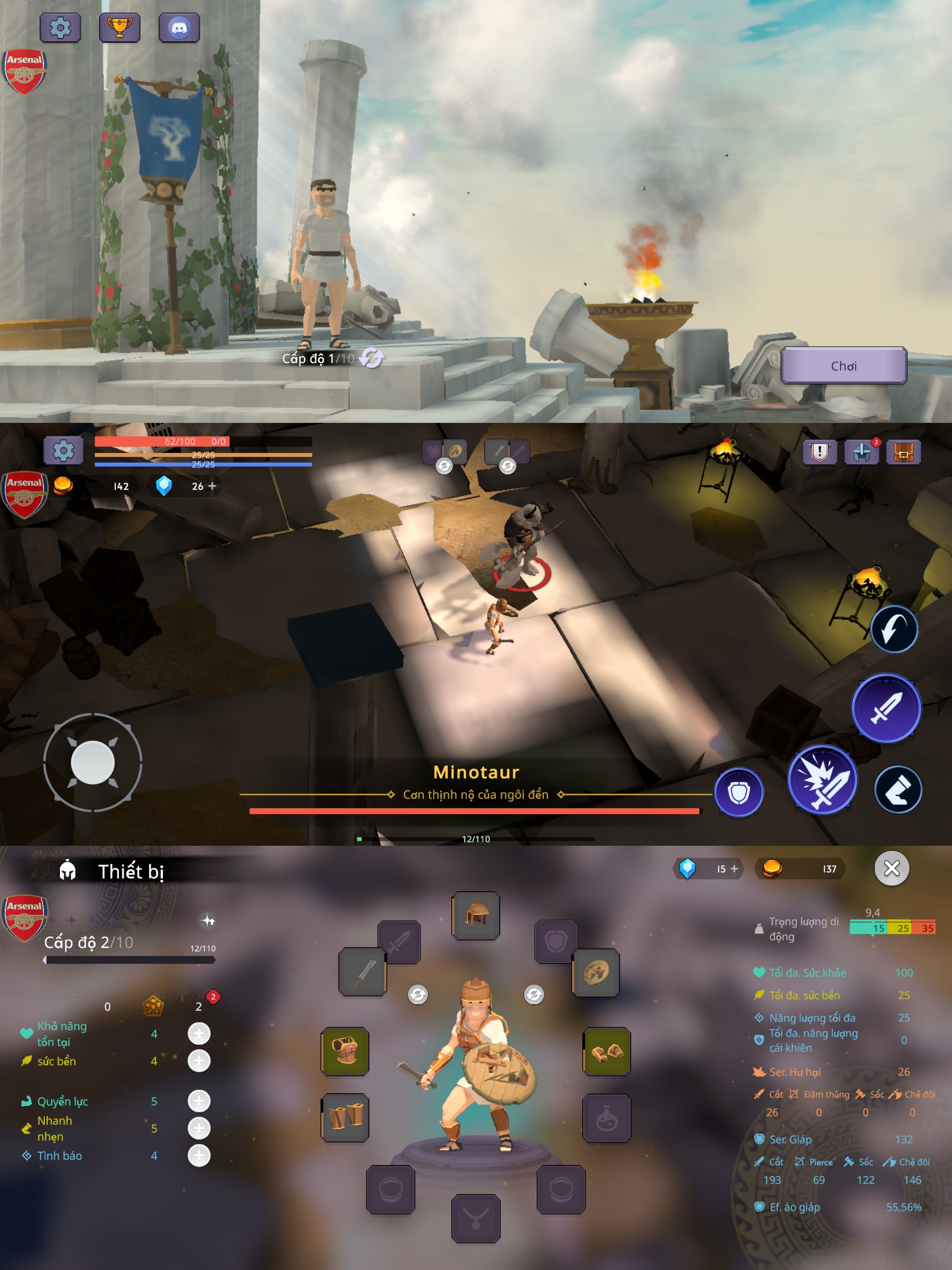Open the treasure chest inventory icon
Screen dimensions: 952x1270
[x=903, y=452]
